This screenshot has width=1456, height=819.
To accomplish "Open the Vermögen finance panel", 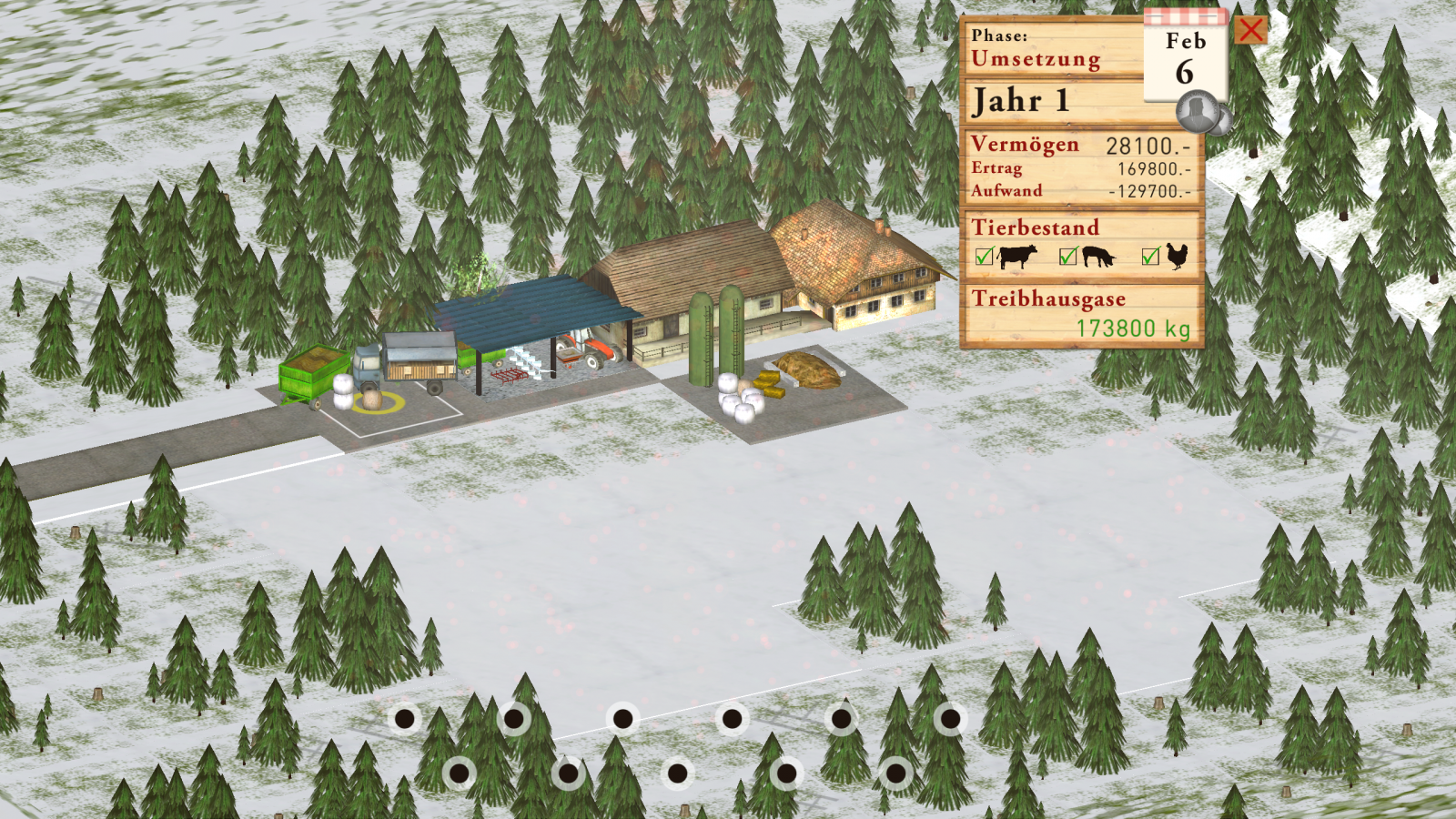I will [x=1081, y=167].
